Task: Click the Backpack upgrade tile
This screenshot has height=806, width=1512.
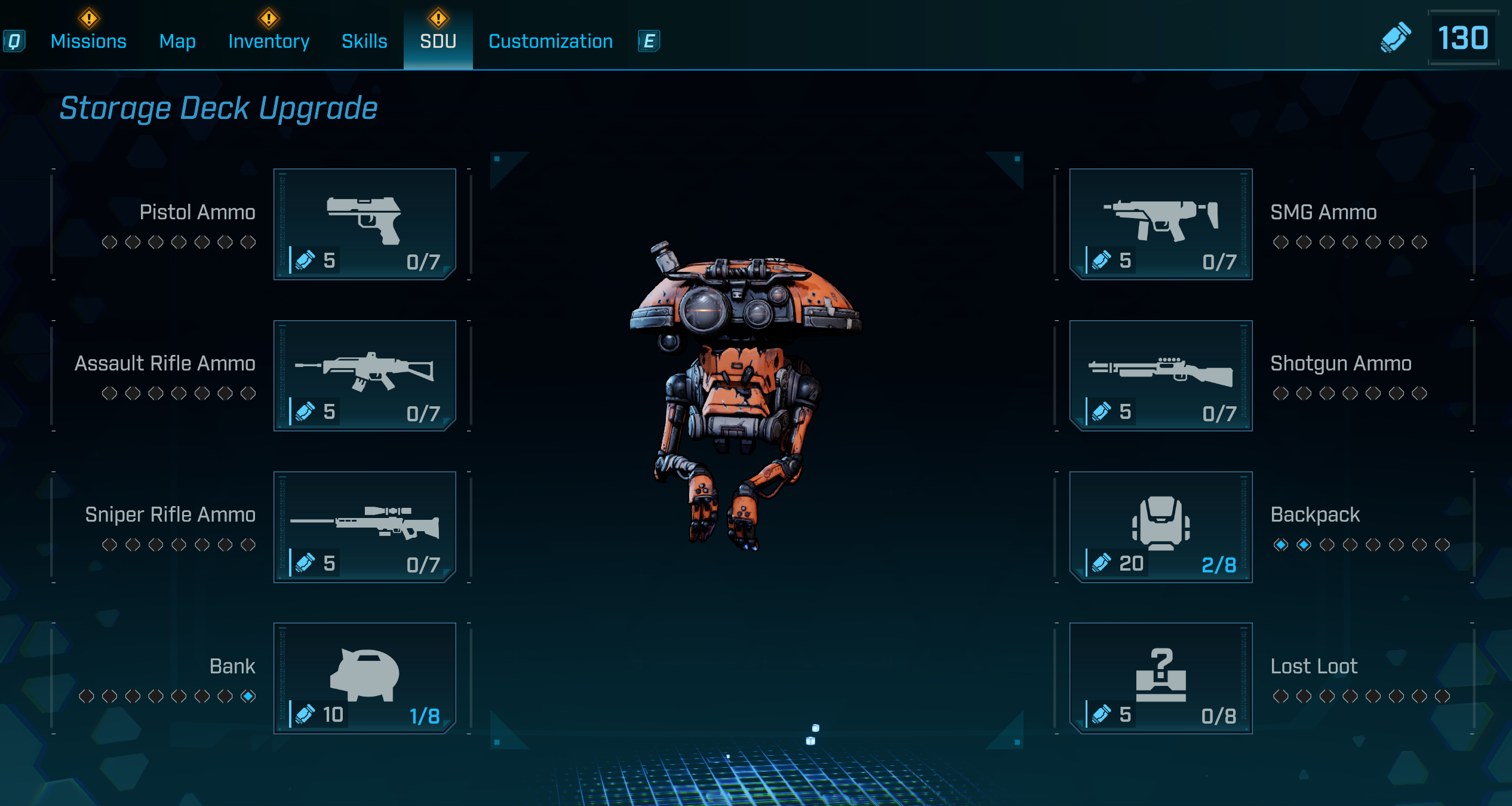Action: pyautogui.click(x=1160, y=526)
